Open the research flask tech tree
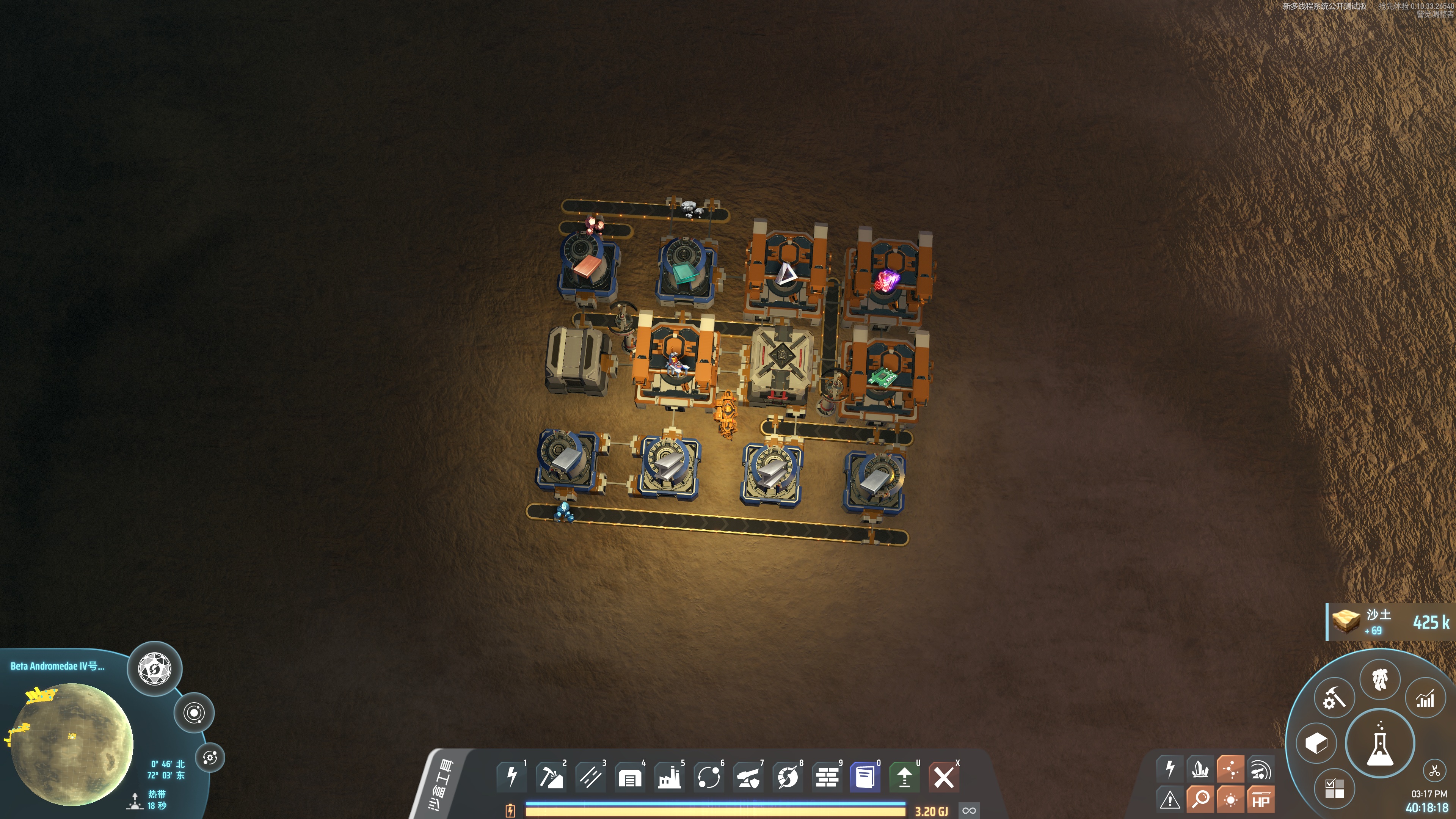This screenshot has width=1456, height=819. pos(1380,743)
